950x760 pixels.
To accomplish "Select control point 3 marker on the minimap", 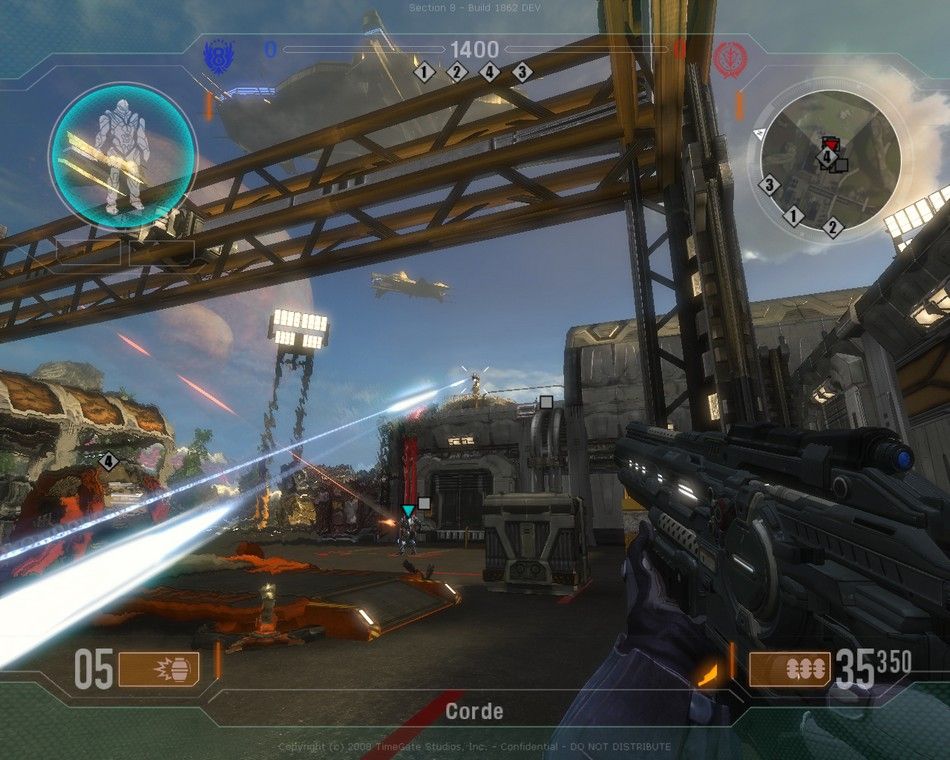I will [x=769, y=185].
